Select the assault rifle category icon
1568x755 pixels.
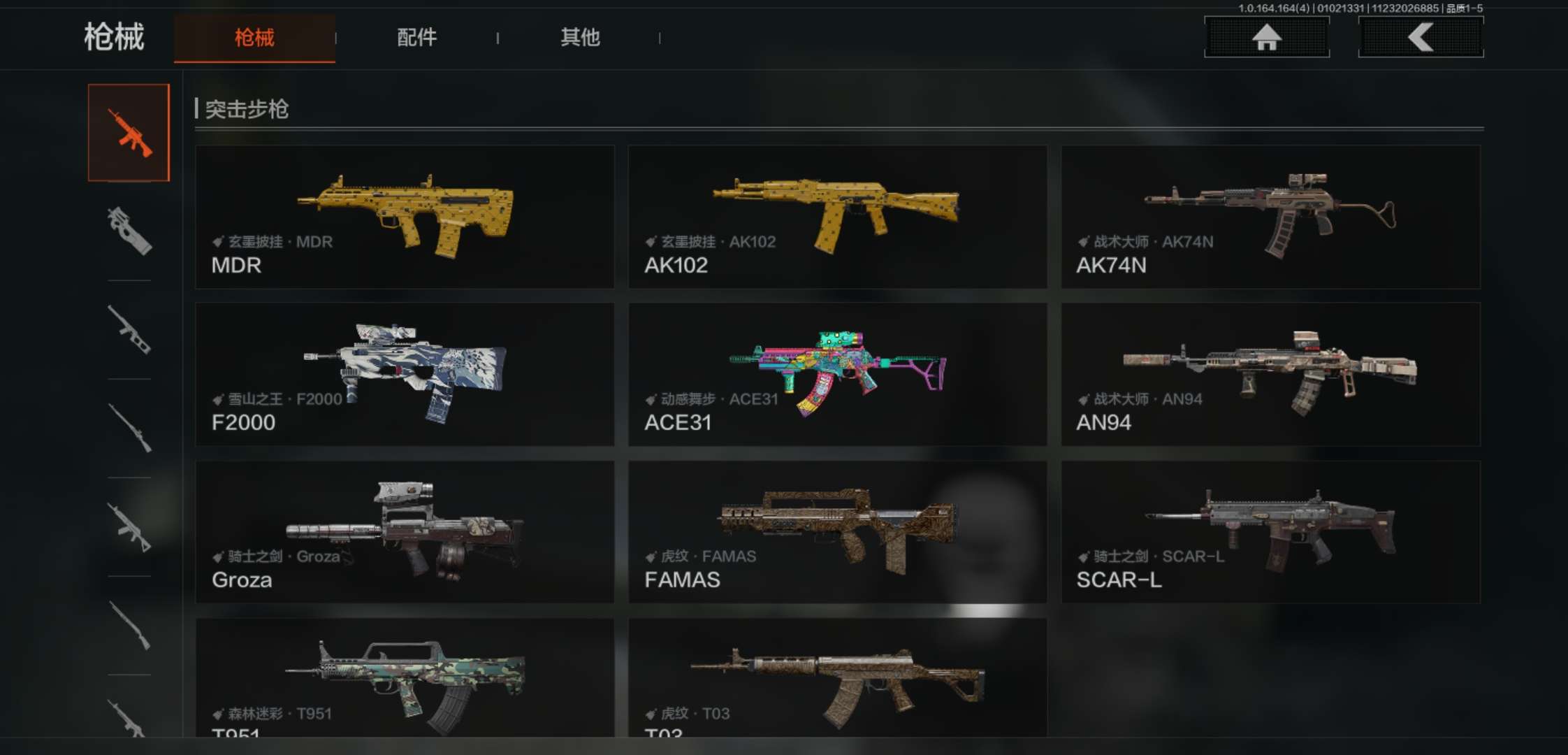coord(129,133)
